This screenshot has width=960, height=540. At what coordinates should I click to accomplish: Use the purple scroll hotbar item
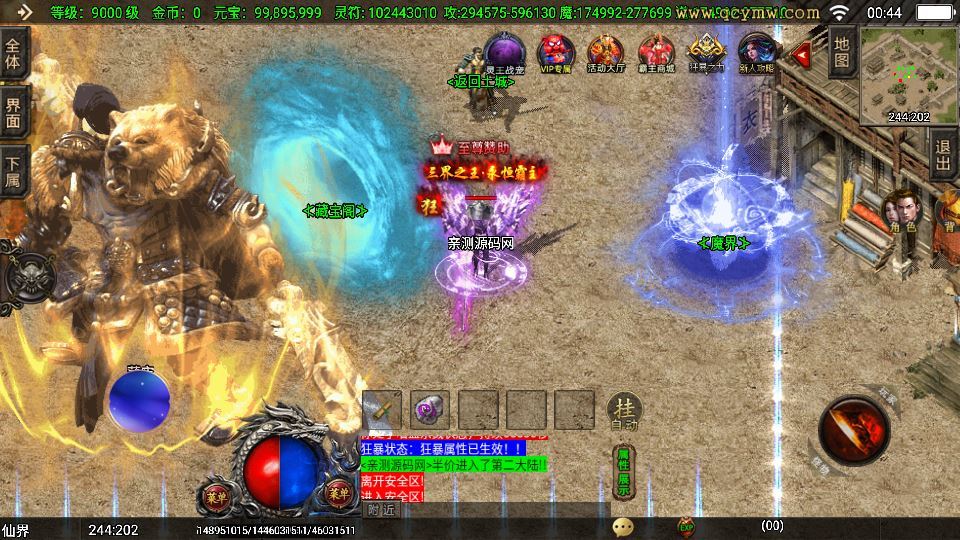click(x=430, y=410)
